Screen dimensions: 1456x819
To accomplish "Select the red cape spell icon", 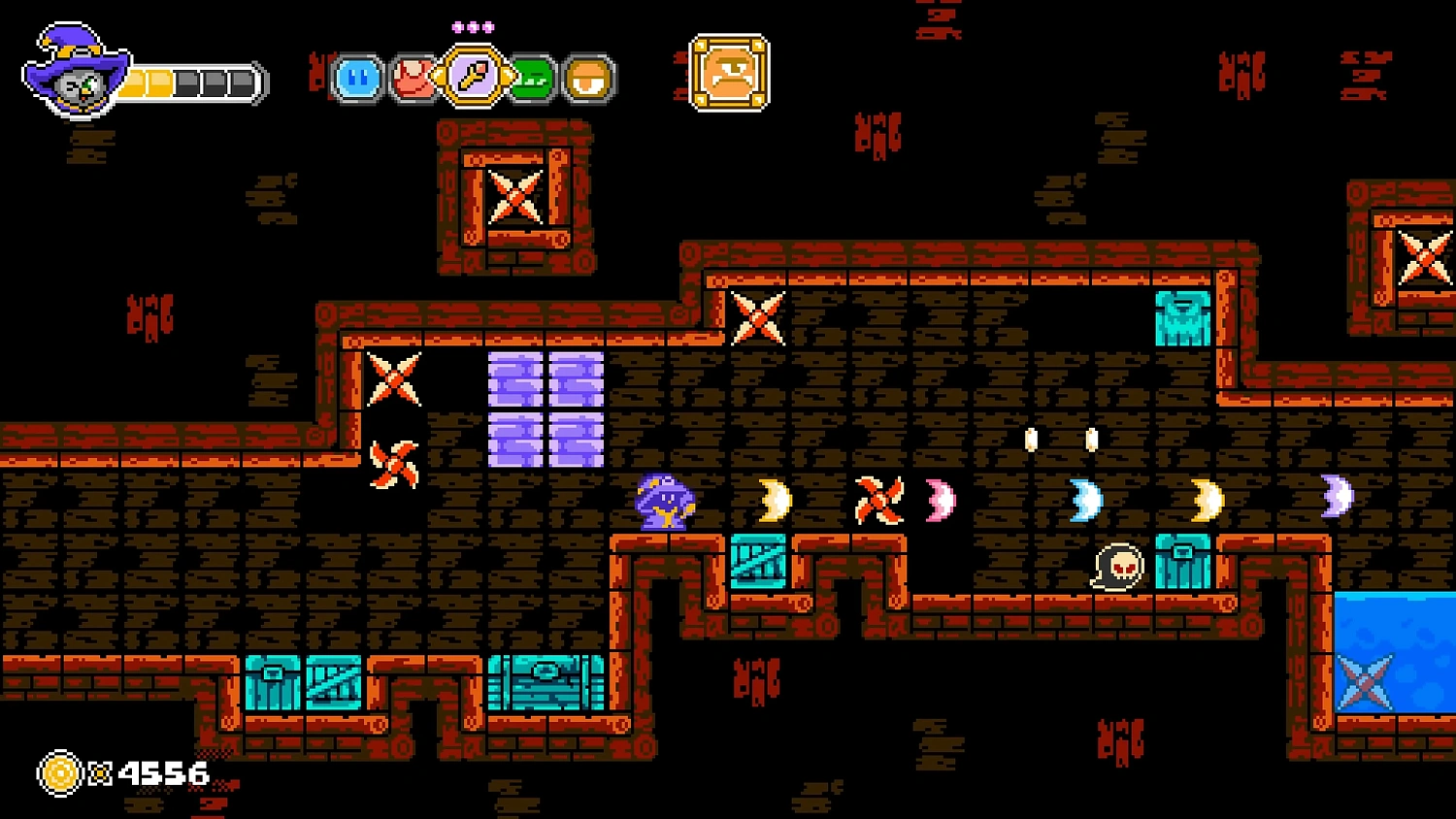I will (x=414, y=78).
